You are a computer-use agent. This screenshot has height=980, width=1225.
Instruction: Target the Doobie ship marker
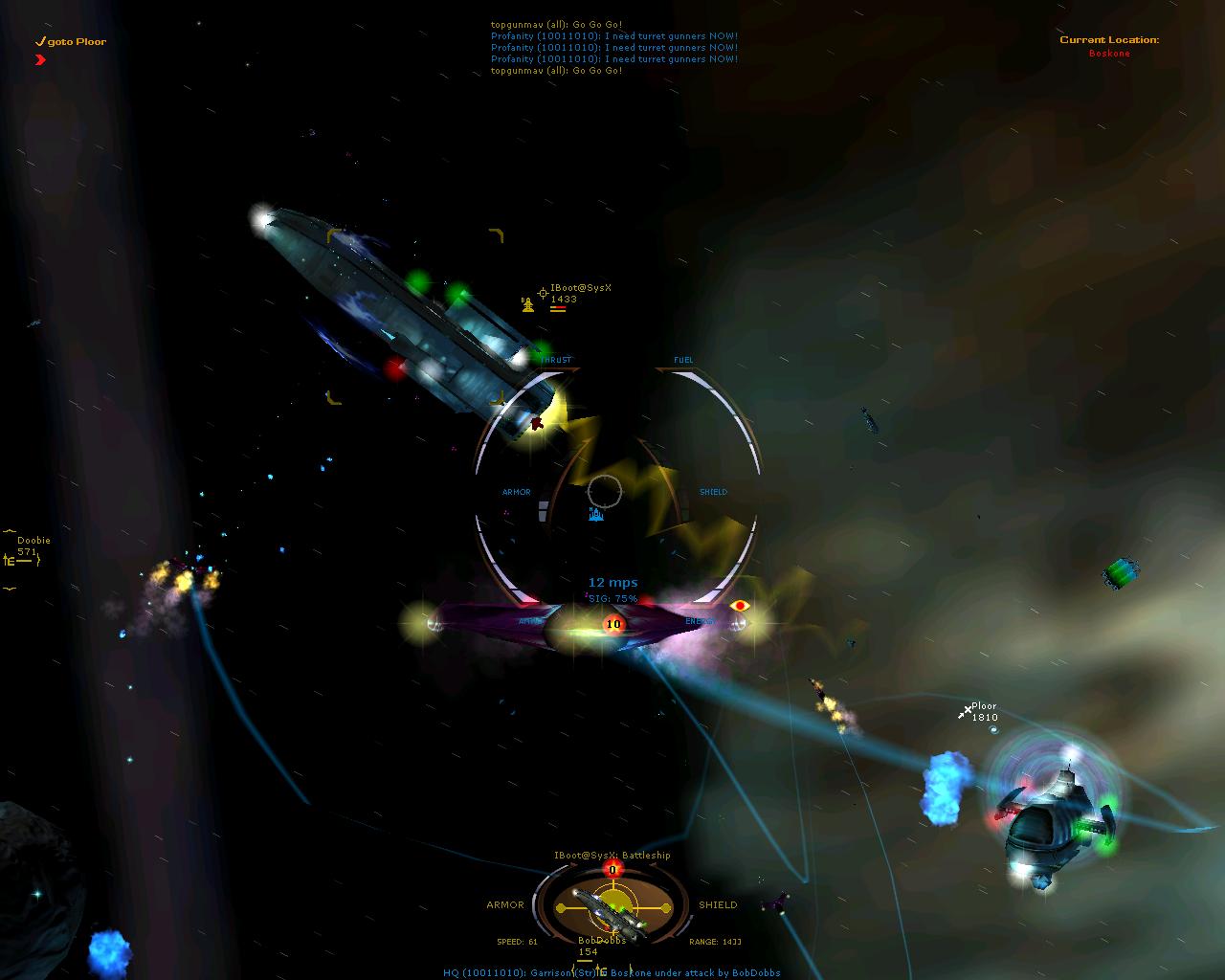11,560
